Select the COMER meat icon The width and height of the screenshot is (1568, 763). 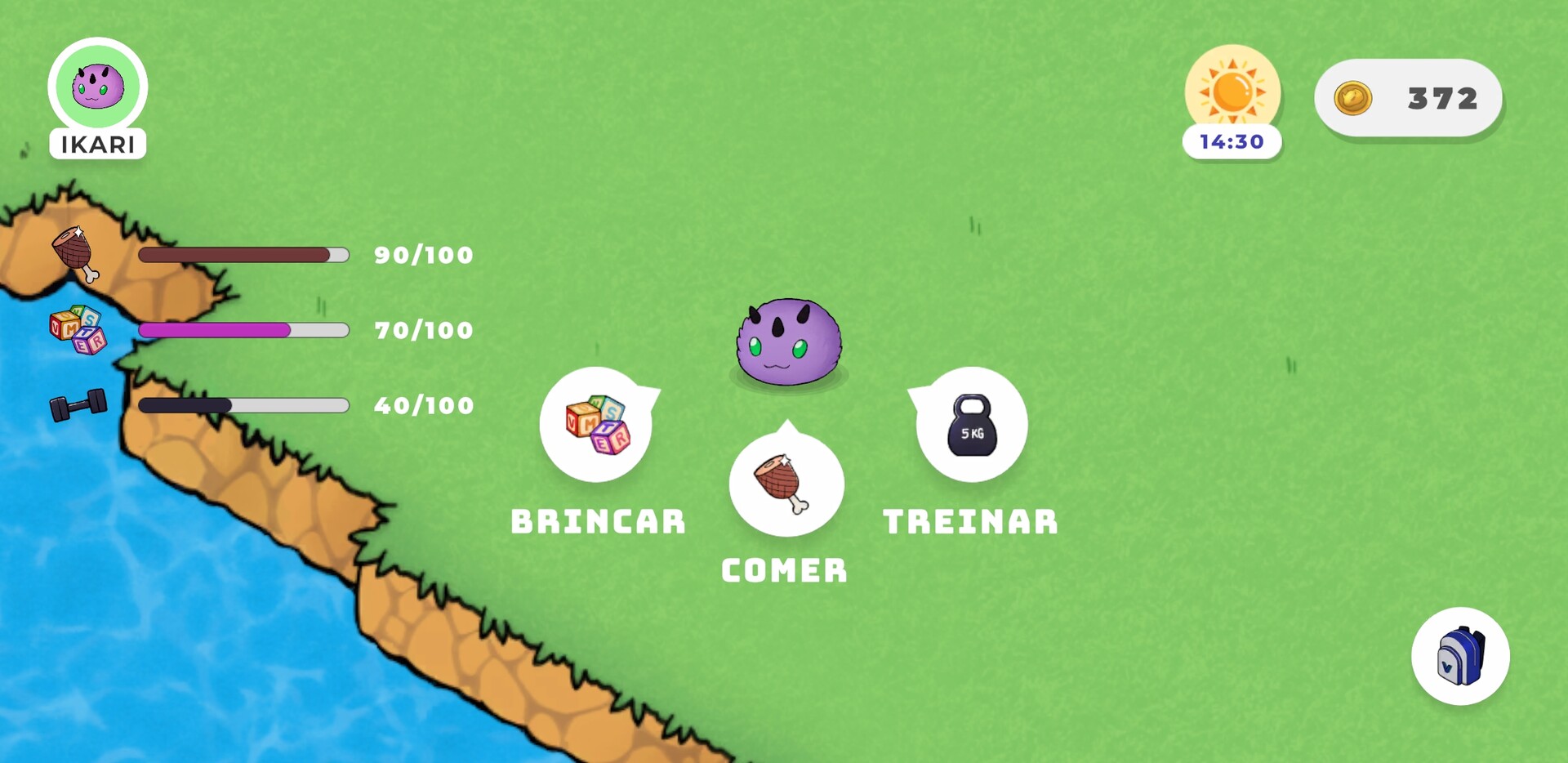[x=785, y=484]
